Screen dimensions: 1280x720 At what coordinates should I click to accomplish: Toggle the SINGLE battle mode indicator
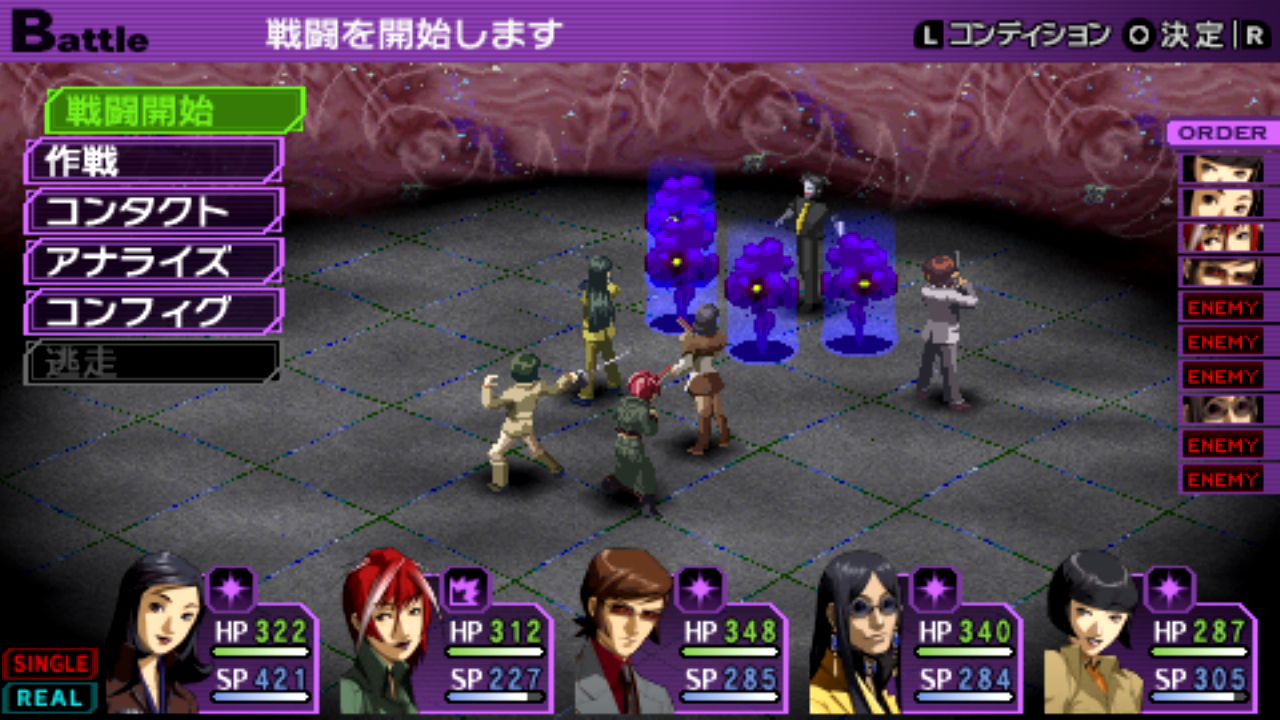pyautogui.click(x=50, y=663)
